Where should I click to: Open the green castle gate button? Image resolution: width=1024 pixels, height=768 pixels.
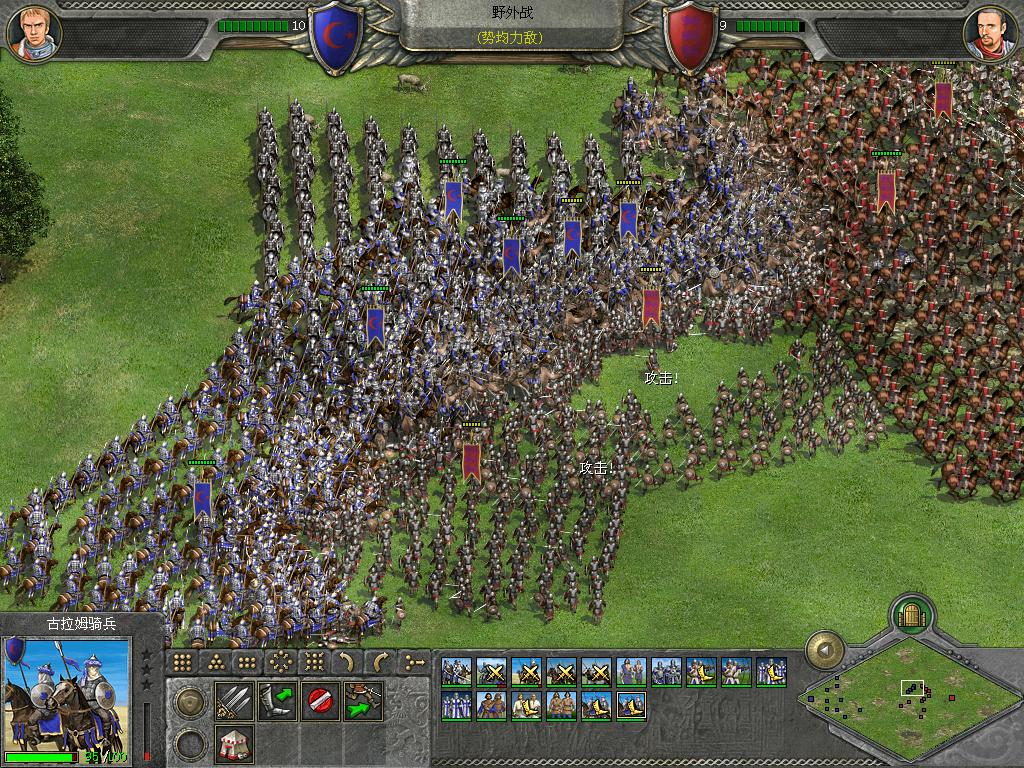point(911,614)
